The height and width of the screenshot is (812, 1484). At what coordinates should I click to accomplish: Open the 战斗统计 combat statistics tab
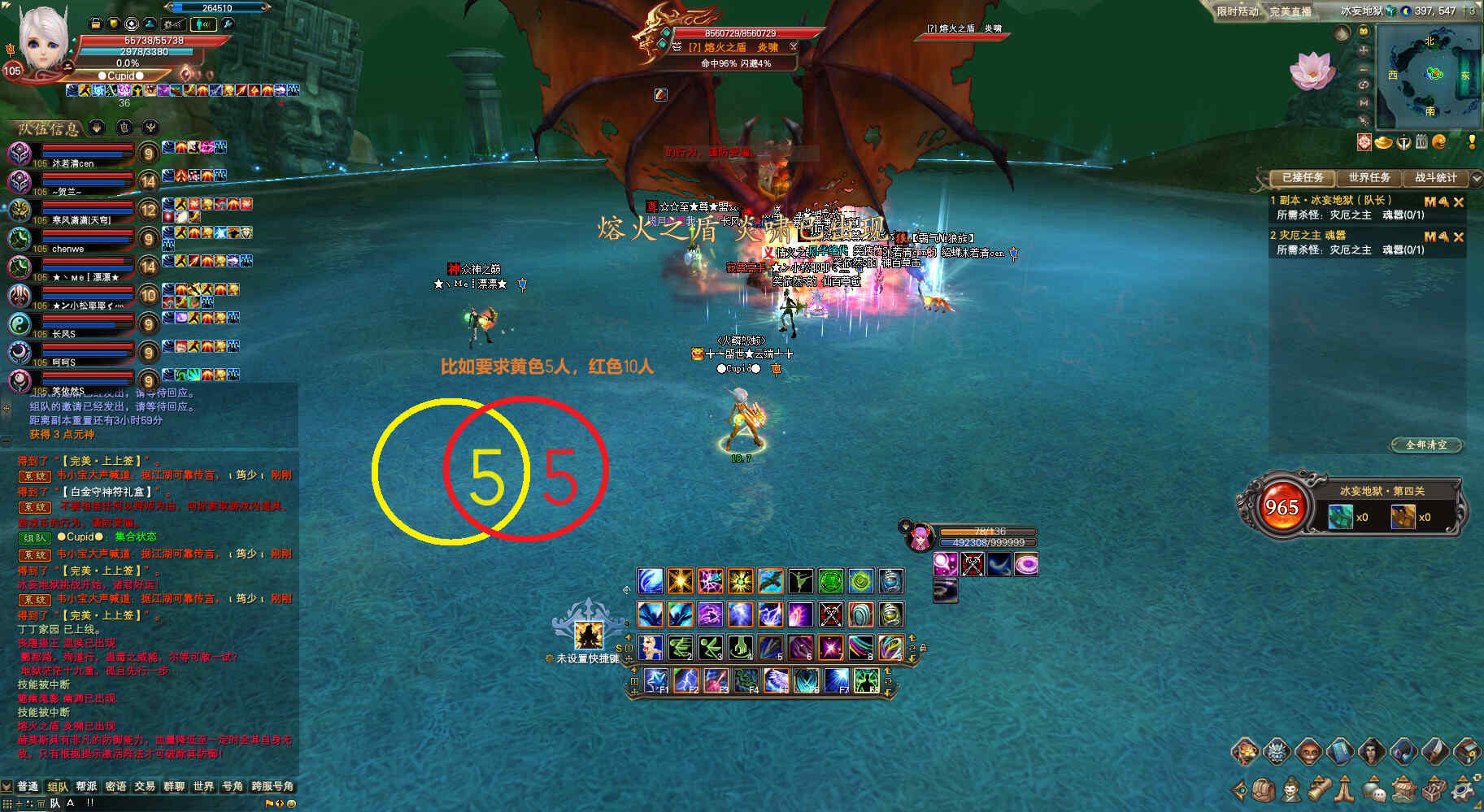(x=1435, y=177)
